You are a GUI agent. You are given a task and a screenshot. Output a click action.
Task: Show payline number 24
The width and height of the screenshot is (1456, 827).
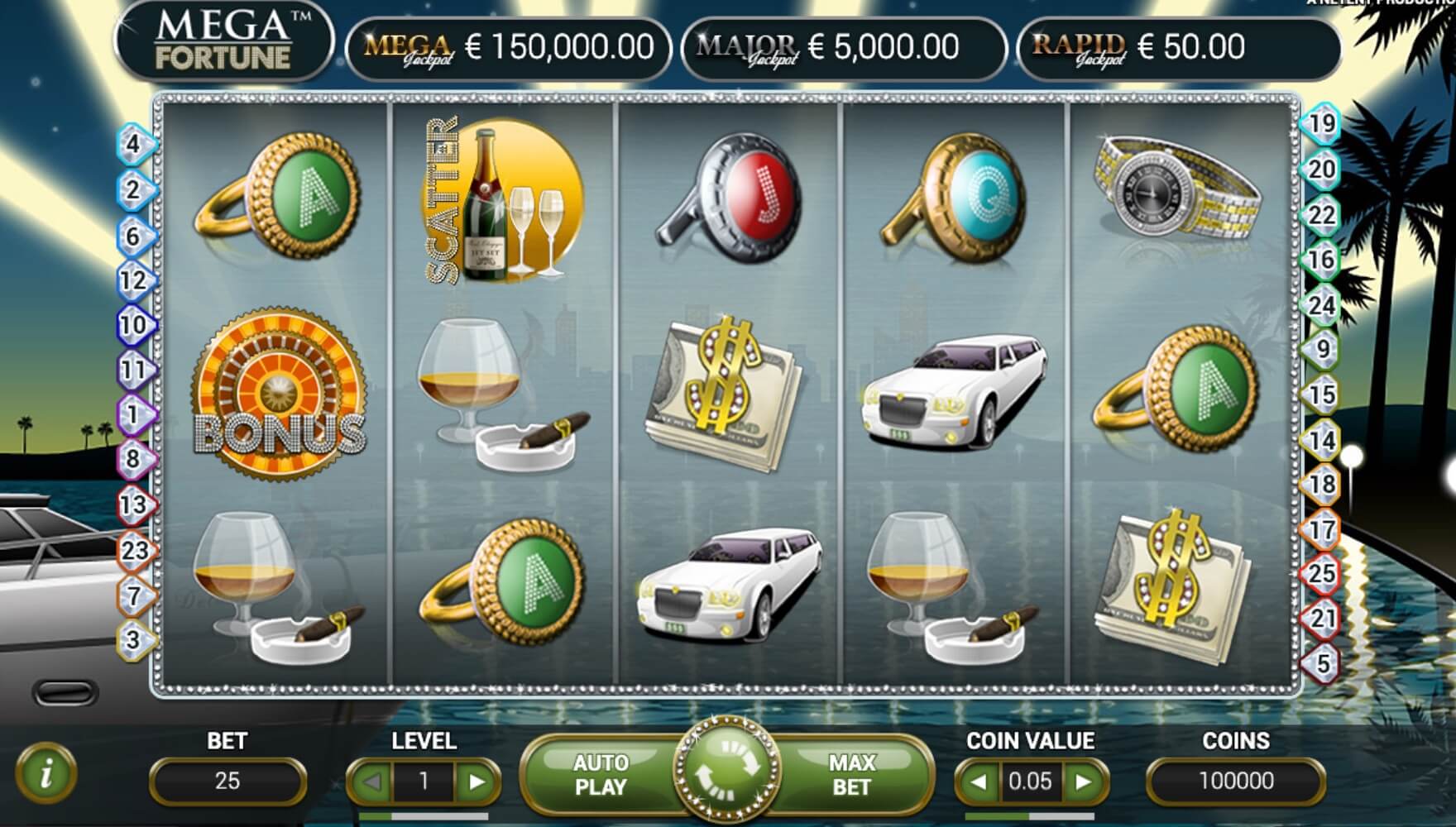pos(1322,306)
